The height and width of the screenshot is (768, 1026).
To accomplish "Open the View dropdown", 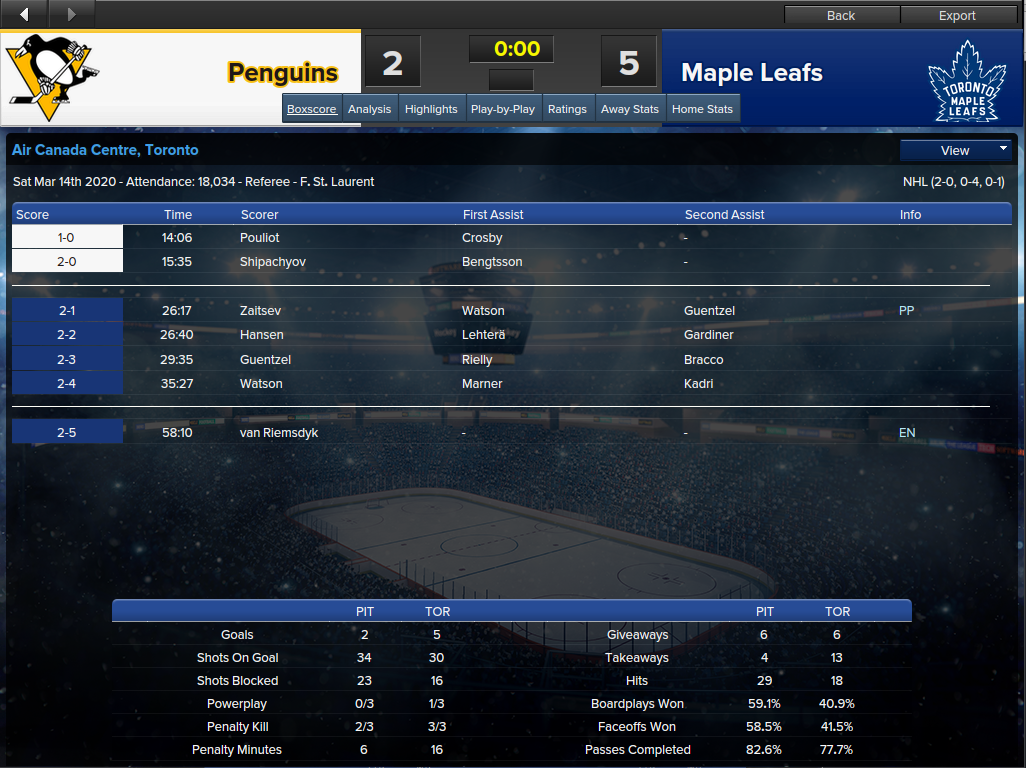I will [956, 150].
